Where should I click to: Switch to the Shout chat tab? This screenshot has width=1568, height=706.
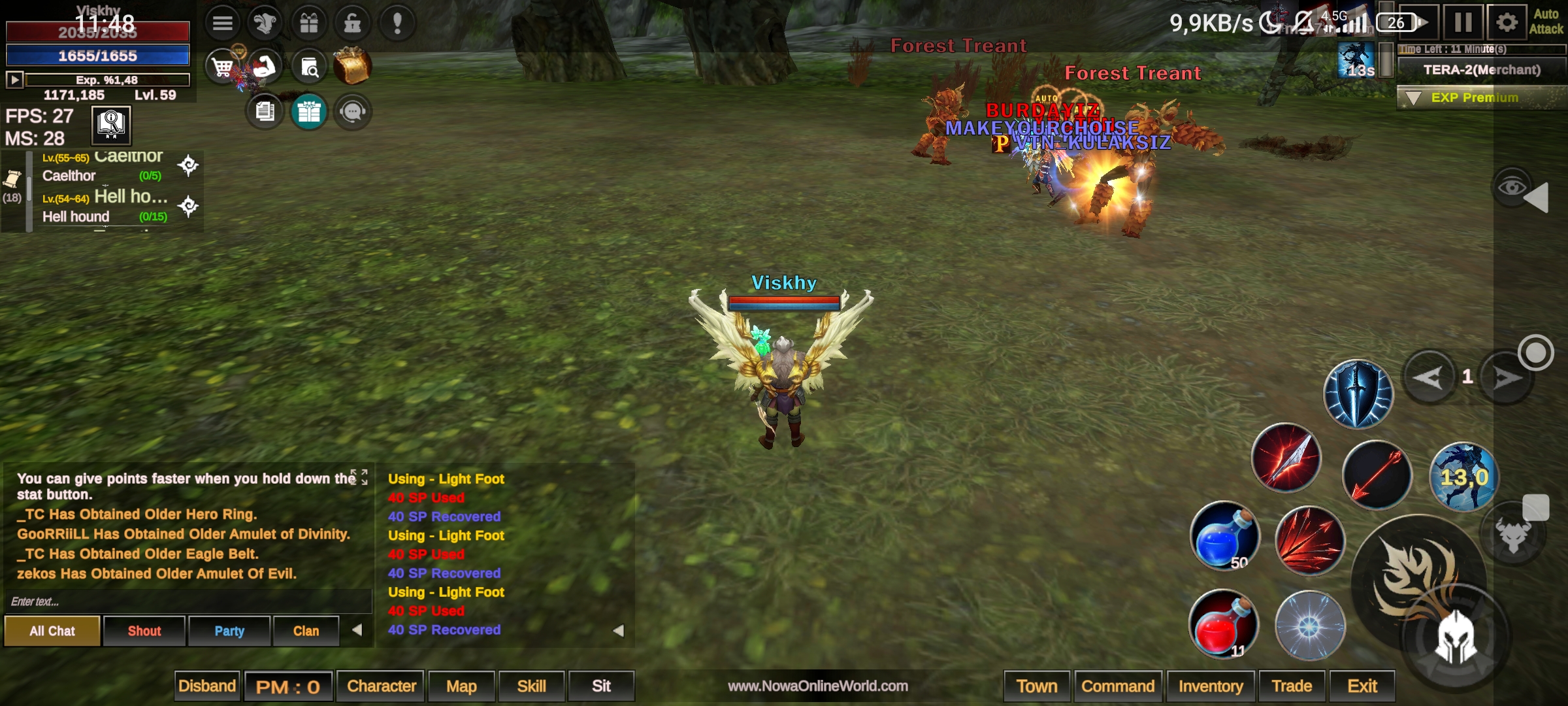(x=144, y=631)
